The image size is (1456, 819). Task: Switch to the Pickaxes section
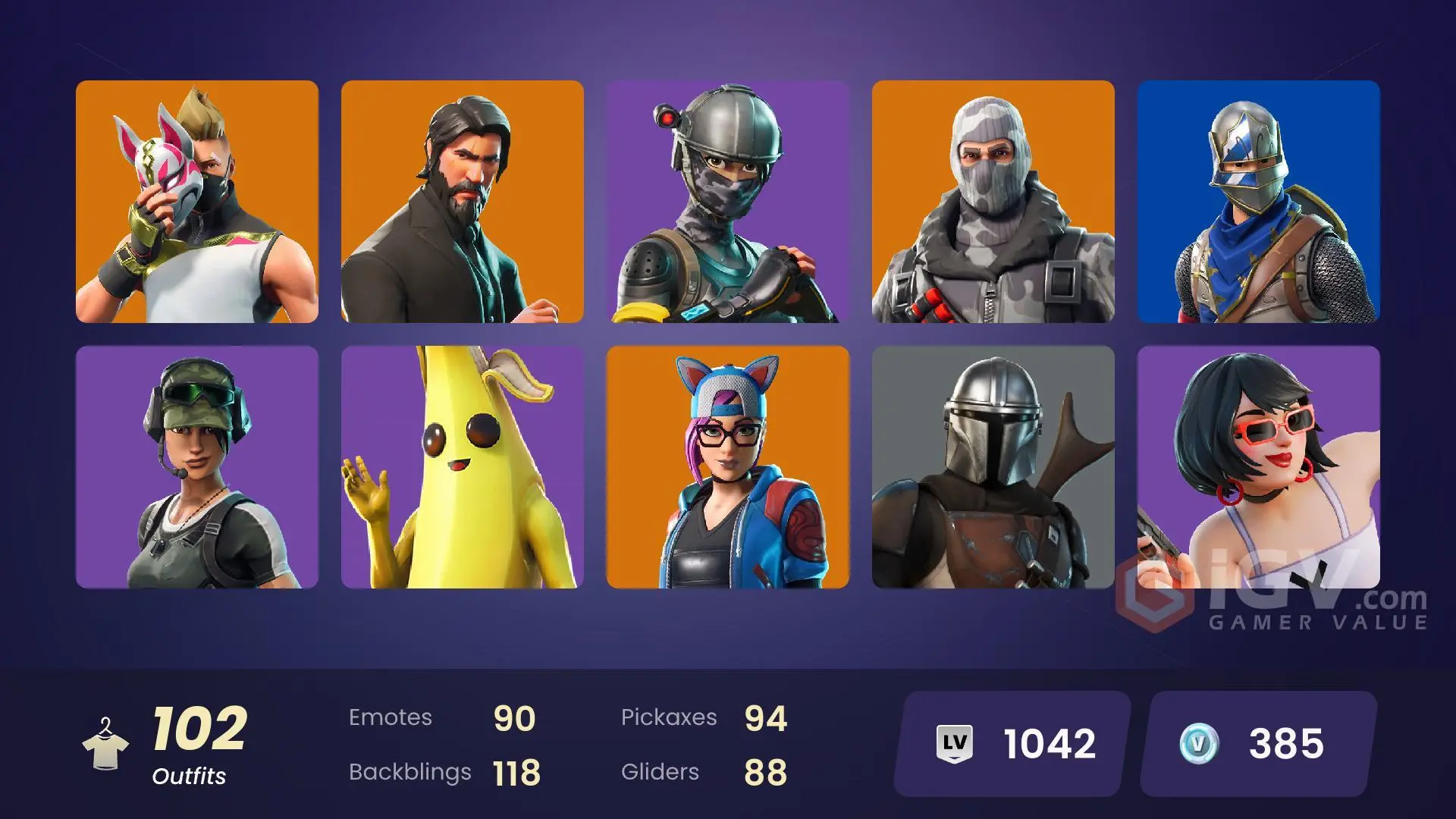click(705, 717)
